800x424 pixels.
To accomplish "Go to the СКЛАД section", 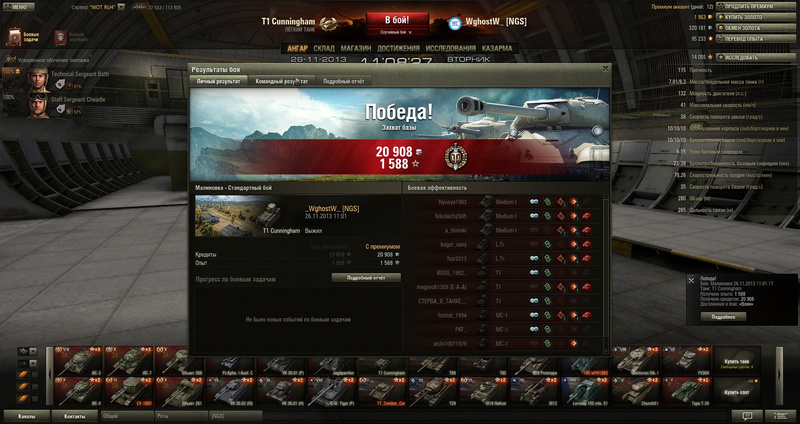I will [x=324, y=47].
